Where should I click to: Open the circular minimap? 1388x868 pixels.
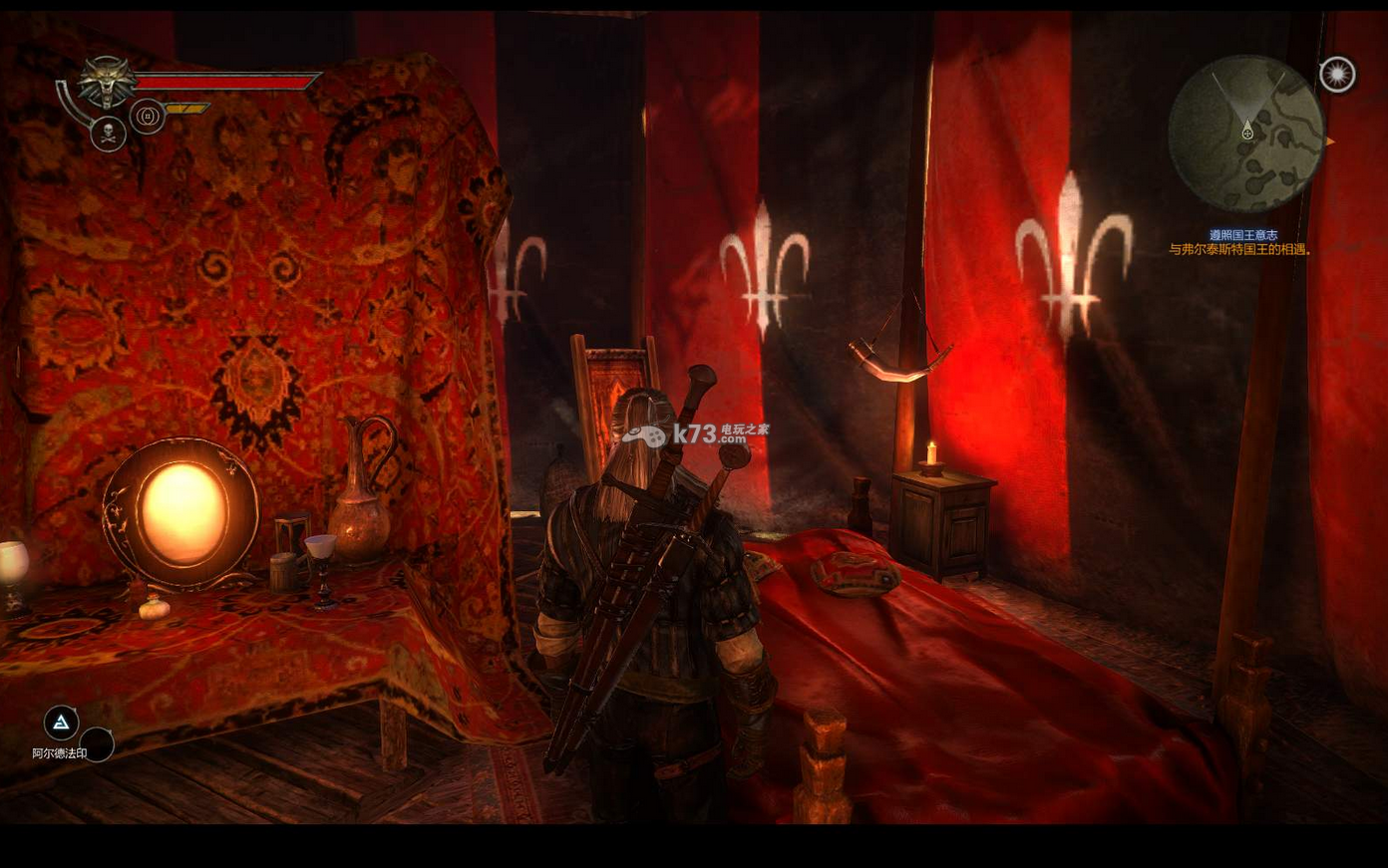(x=1245, y=133)
